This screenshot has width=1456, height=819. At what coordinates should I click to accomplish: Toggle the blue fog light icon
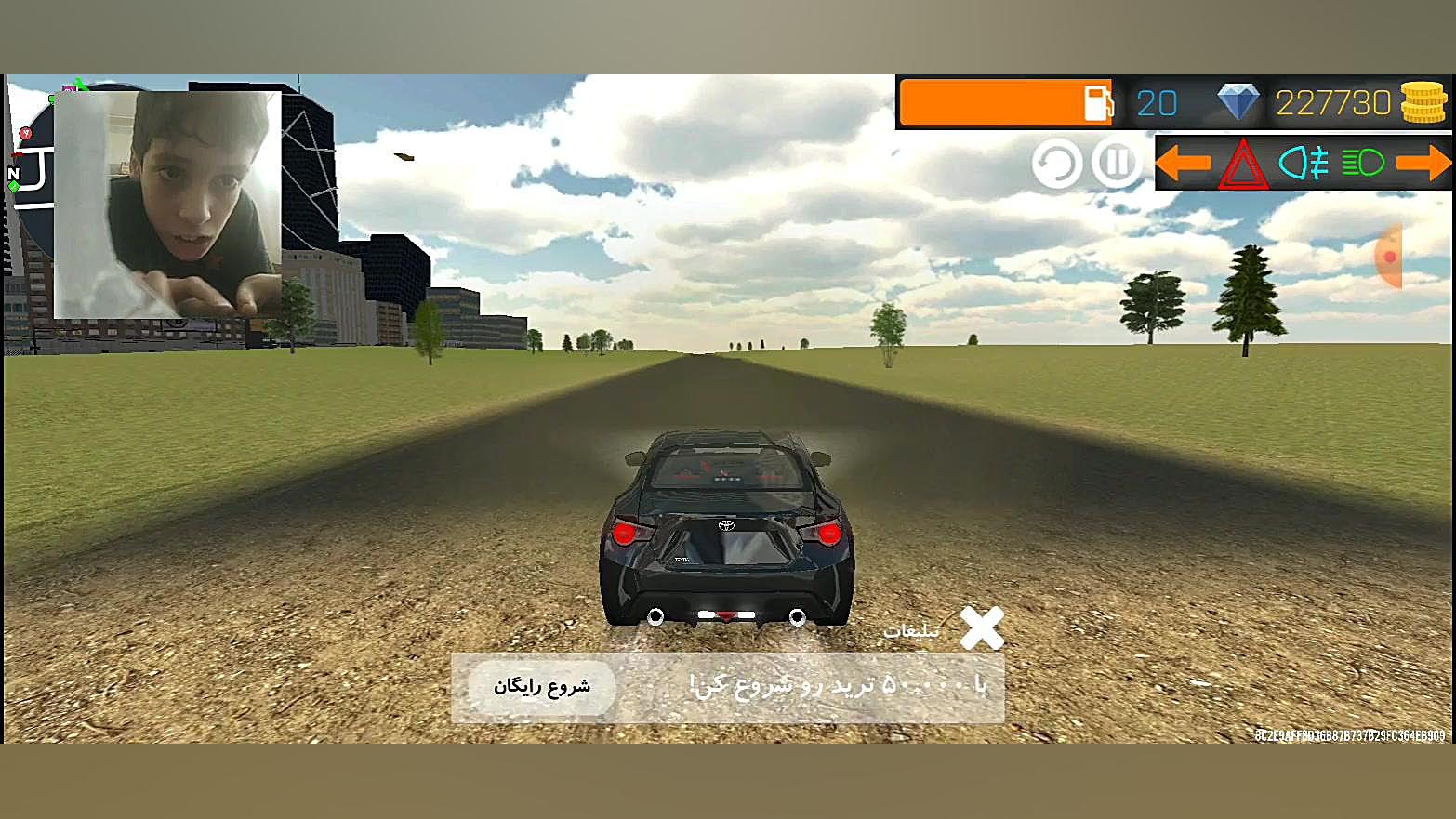1304,164
